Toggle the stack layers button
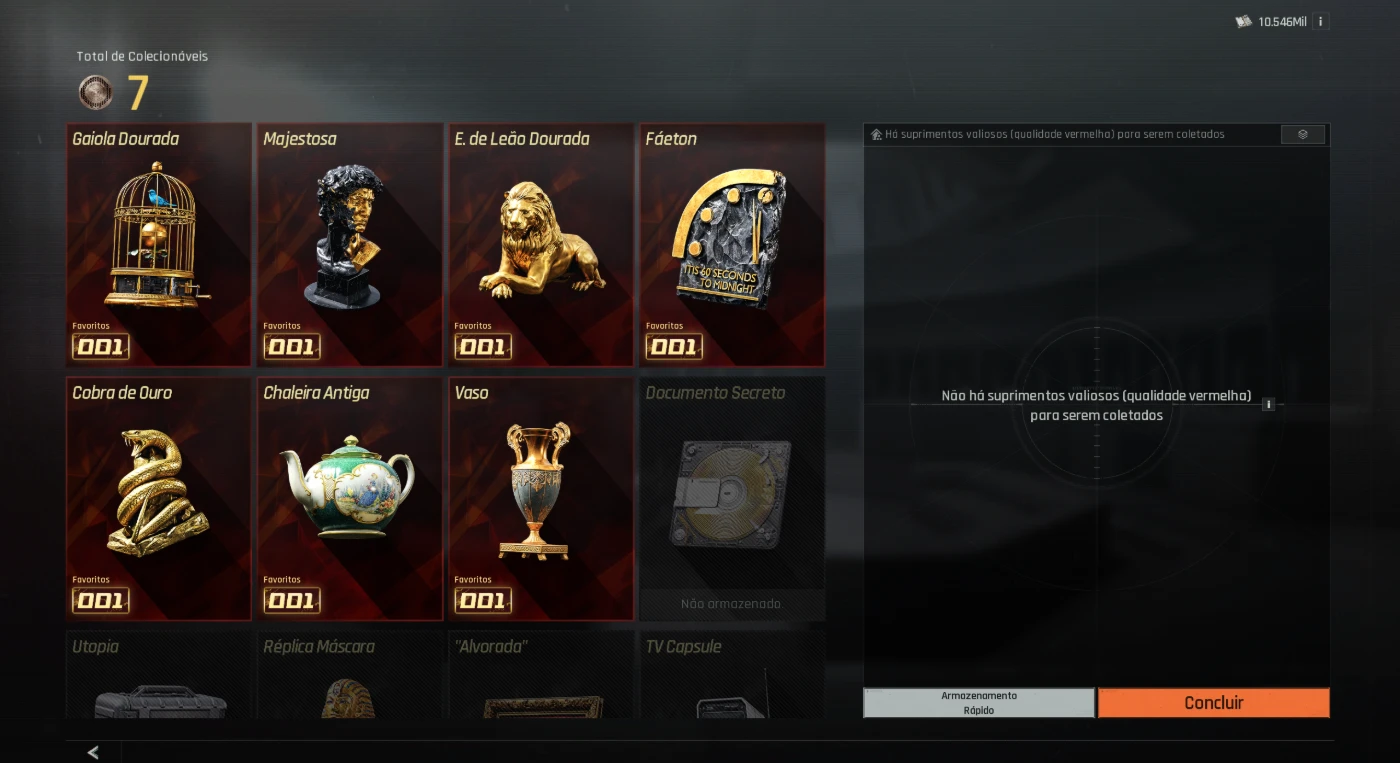The image size is (1400, 763). [1302, 134]
